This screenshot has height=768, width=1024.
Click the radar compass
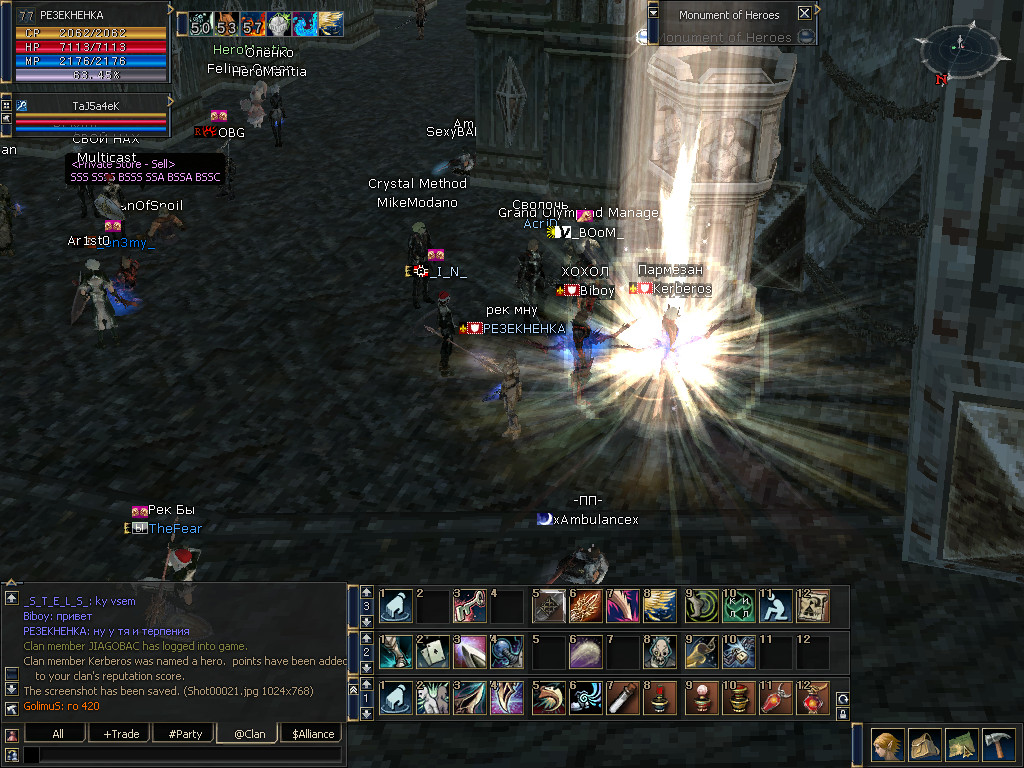coord(960,47)
